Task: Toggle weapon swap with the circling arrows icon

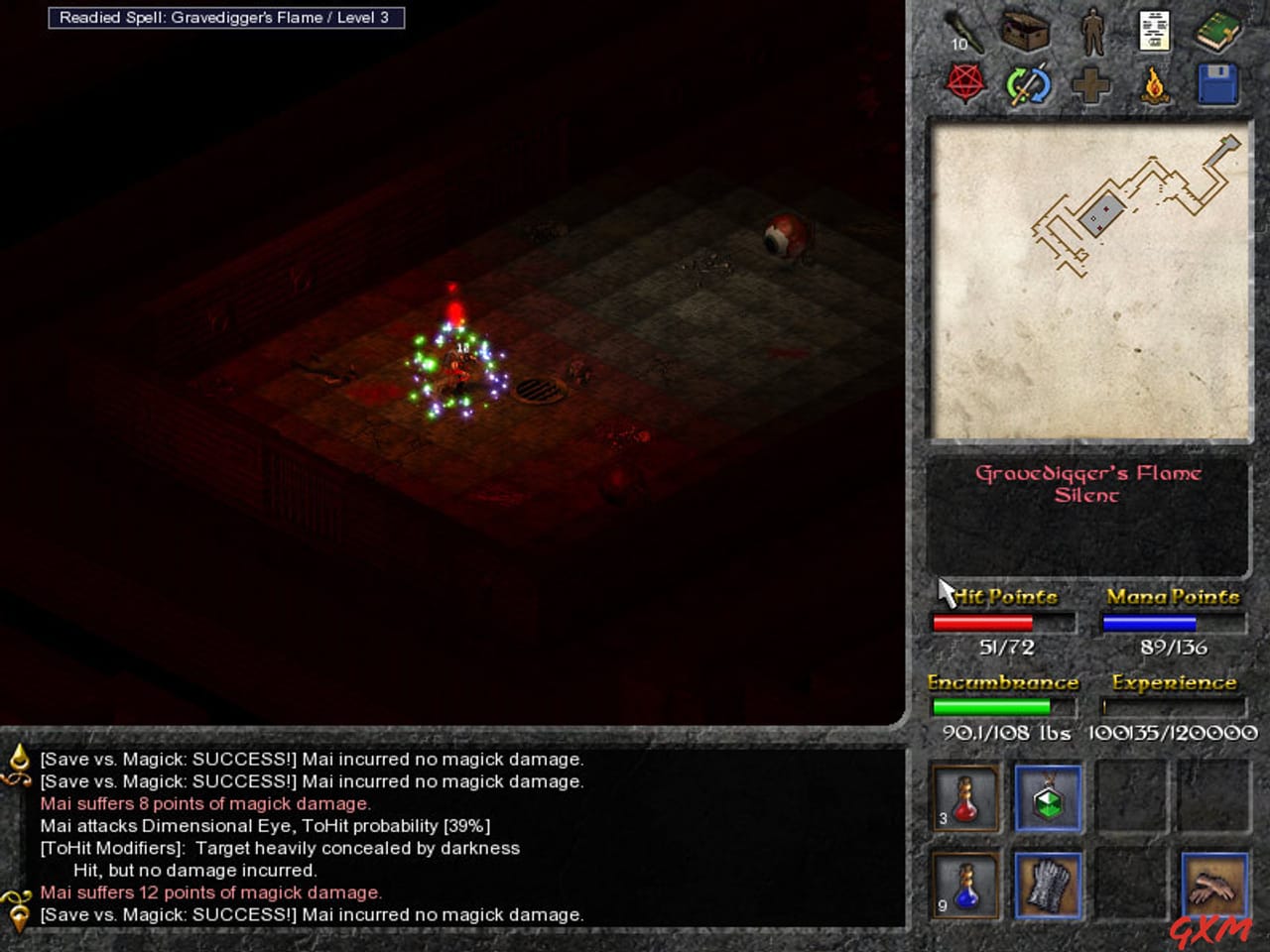Action: pos(1028,85)
